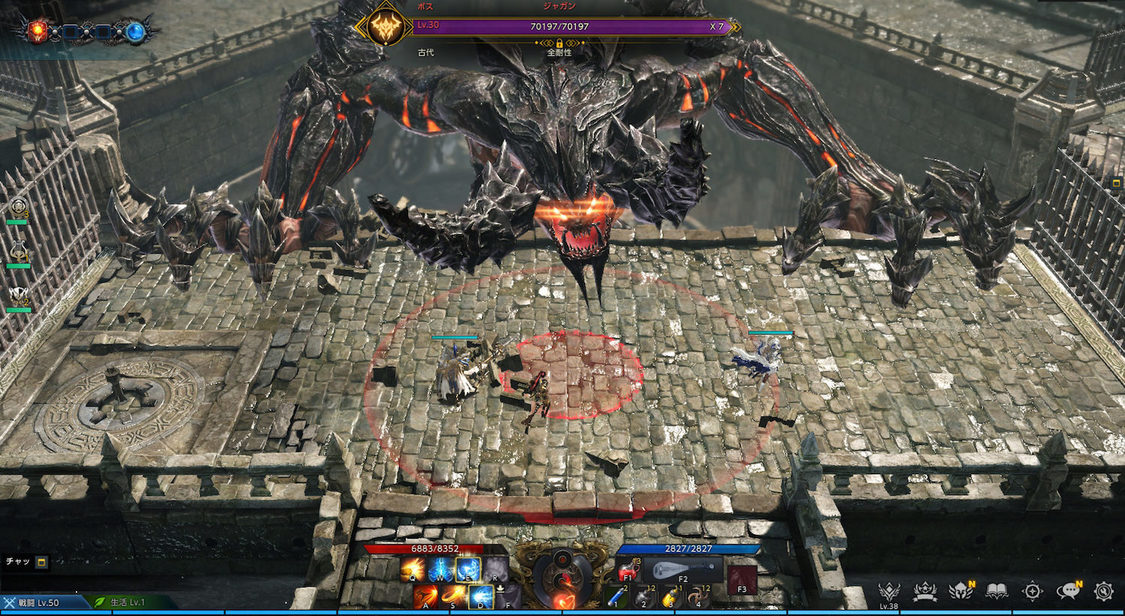Use the W blue lightning skill
This screenshot has width=1125, height=616.
click(x=440, y=570)
